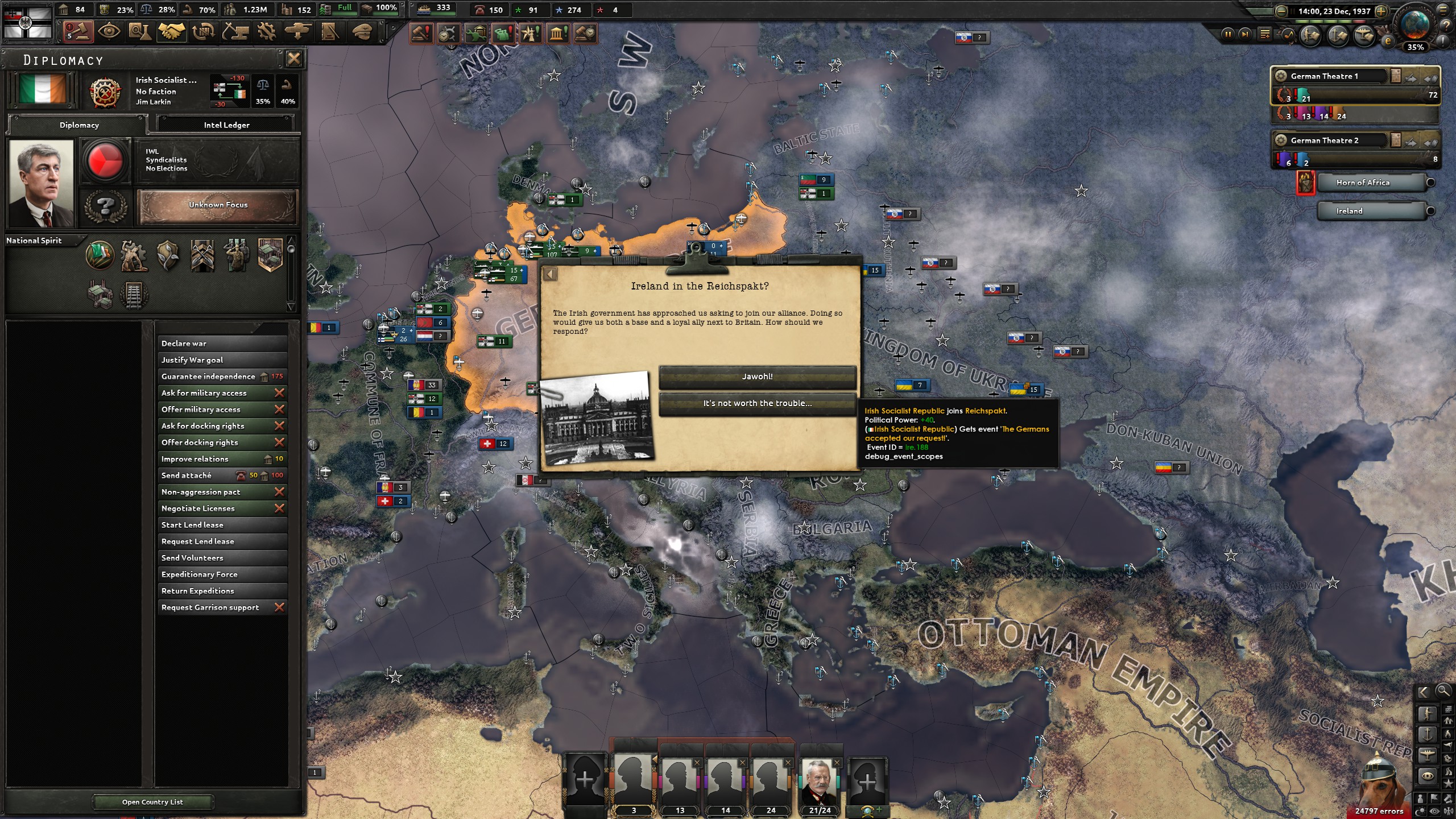The image size is (1456, 819).
Task: Toggle off Non-aggression pact with red X
Action: pyautogui.click(x=280, y=491)
